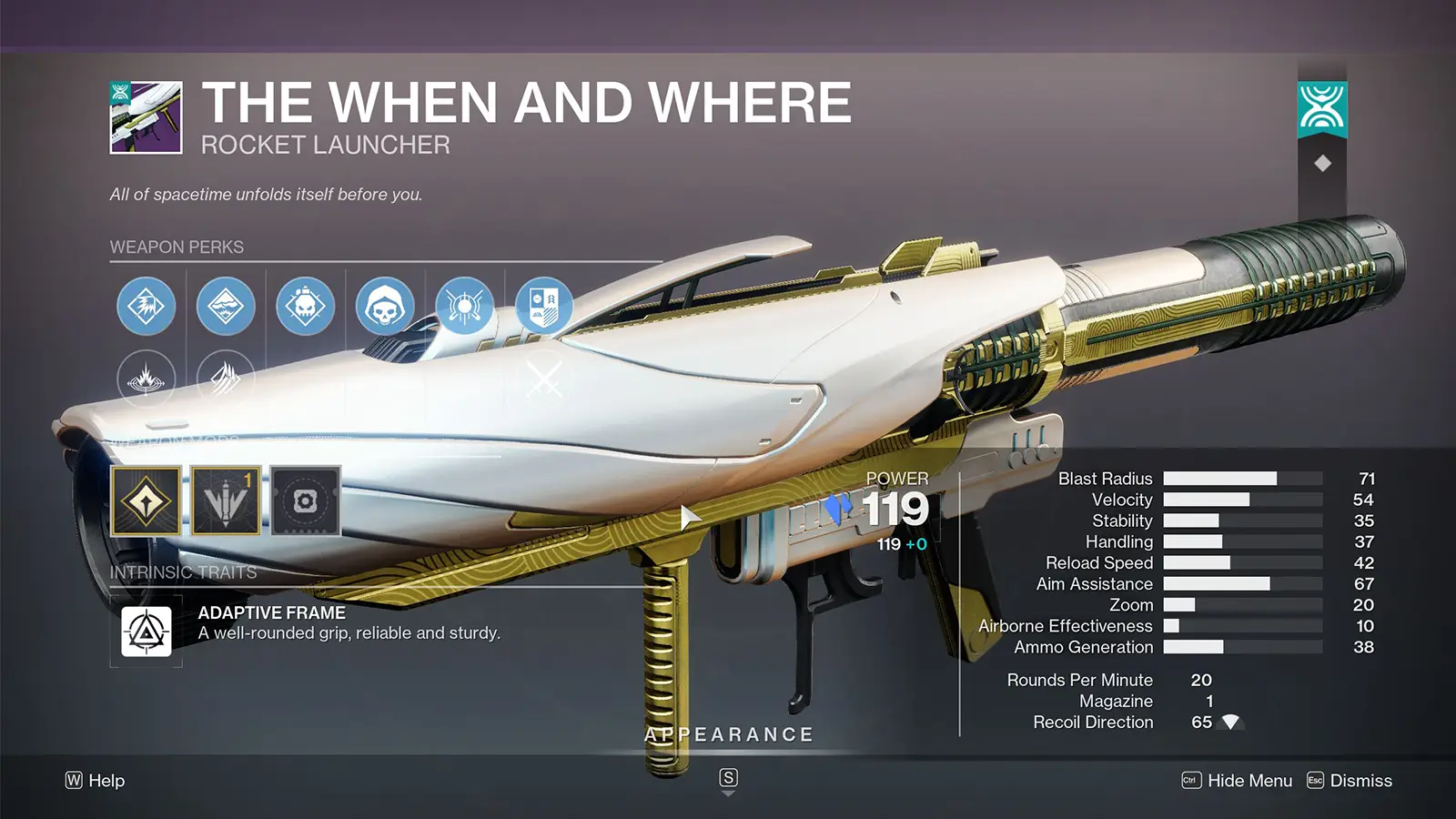Select the wave diamond perk icon
1456x819 pixels.
226,306
